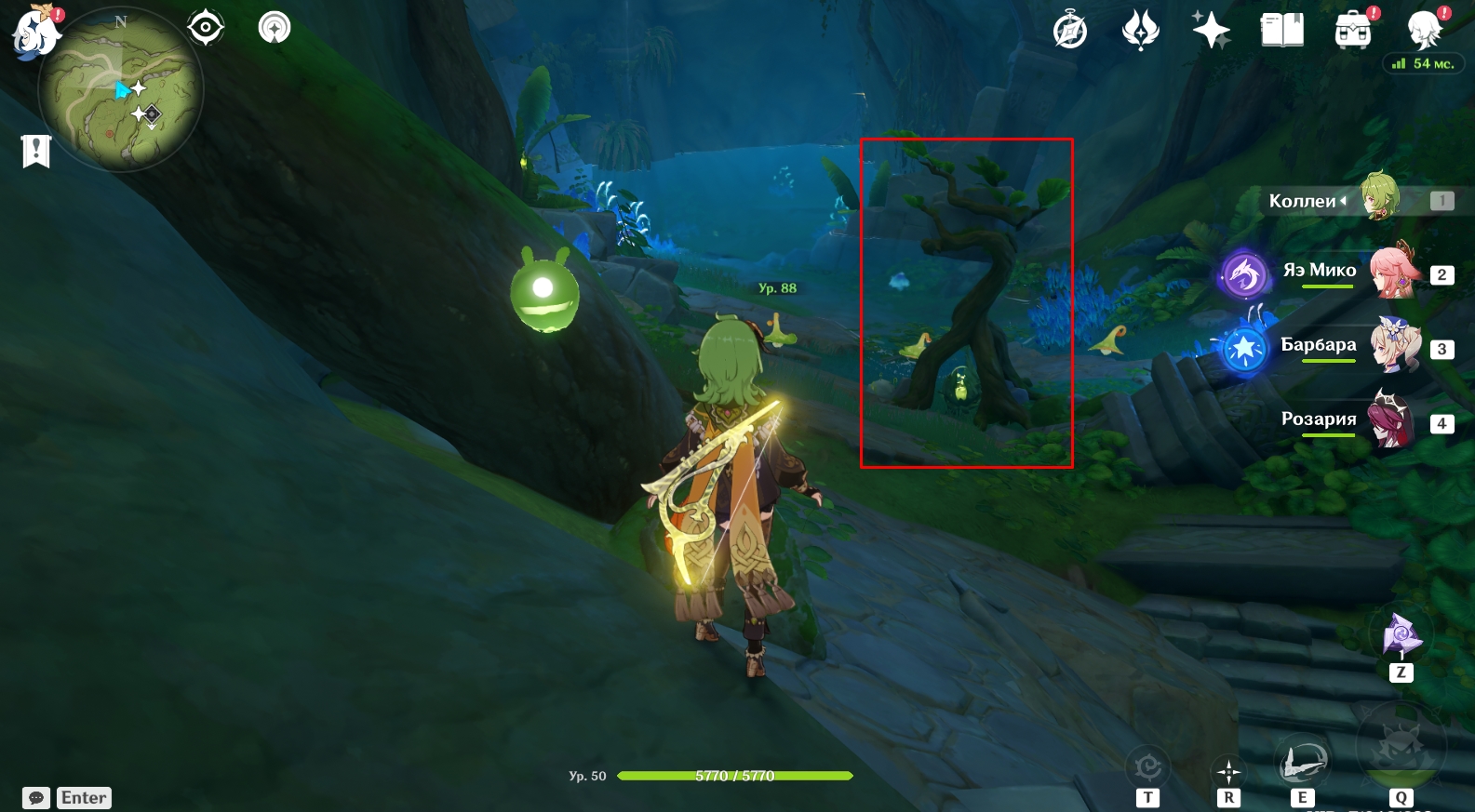Open the character screen
This screenshot has width=1475, height=812.
[x=1424, y=31]
